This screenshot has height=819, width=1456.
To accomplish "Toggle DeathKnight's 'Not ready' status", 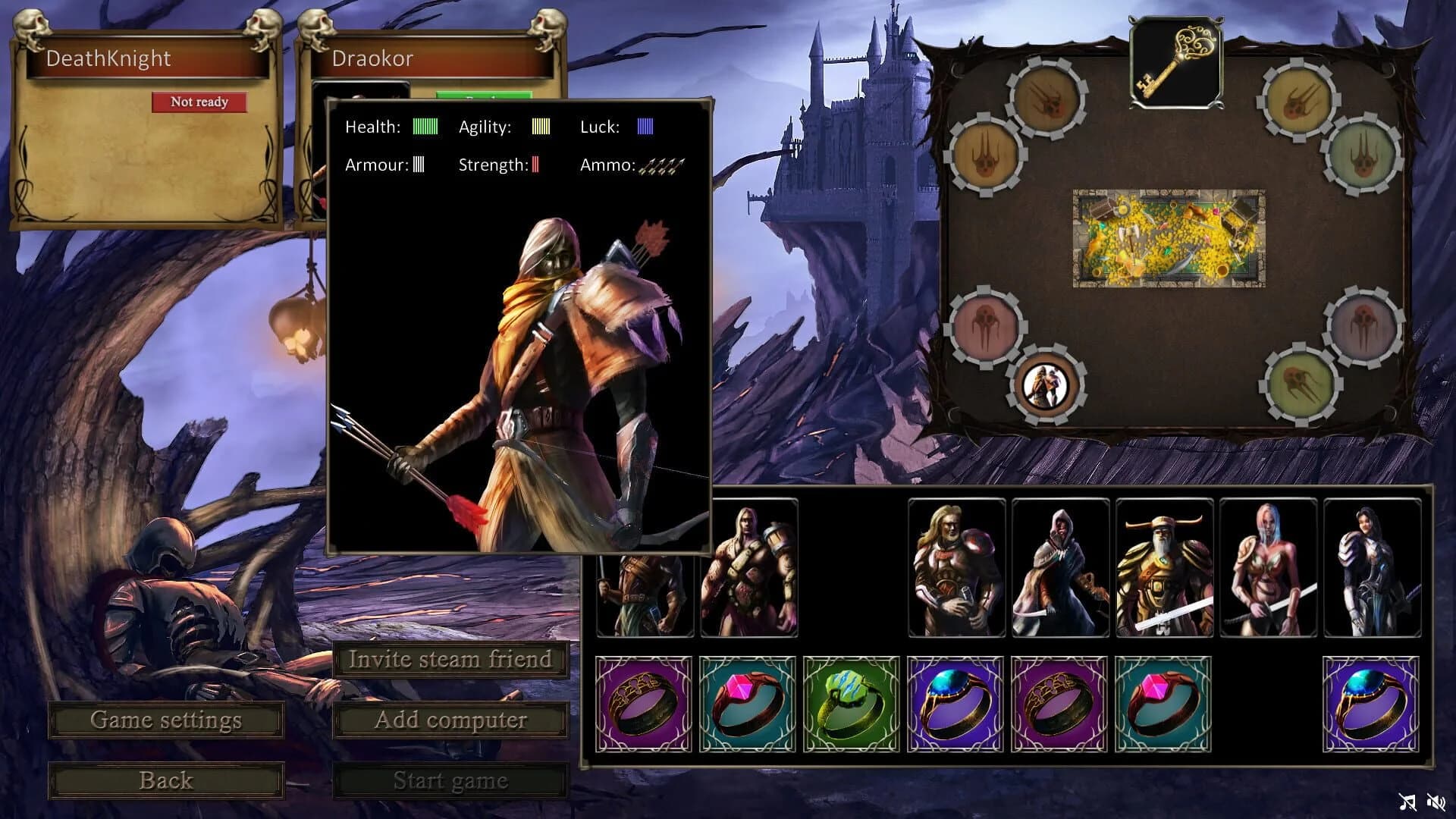I will click(200, 101).
